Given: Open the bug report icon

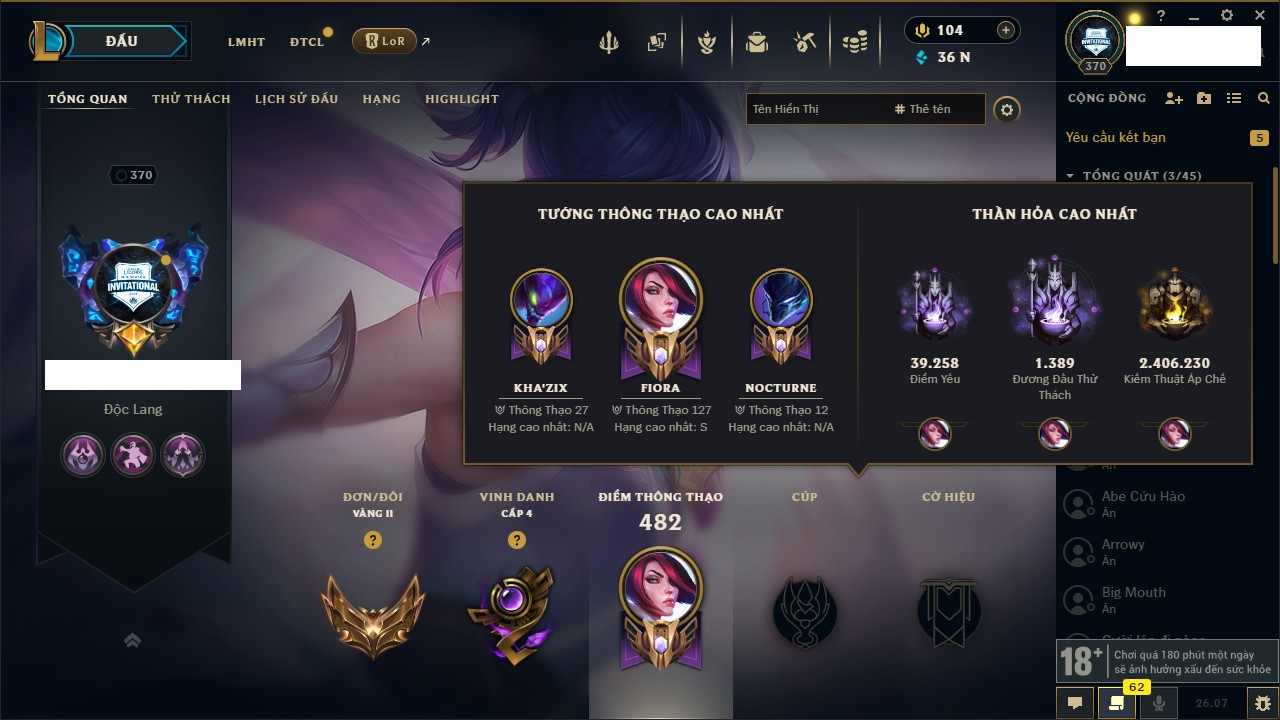Looking at the screenshot, I should click(1262, 702).
